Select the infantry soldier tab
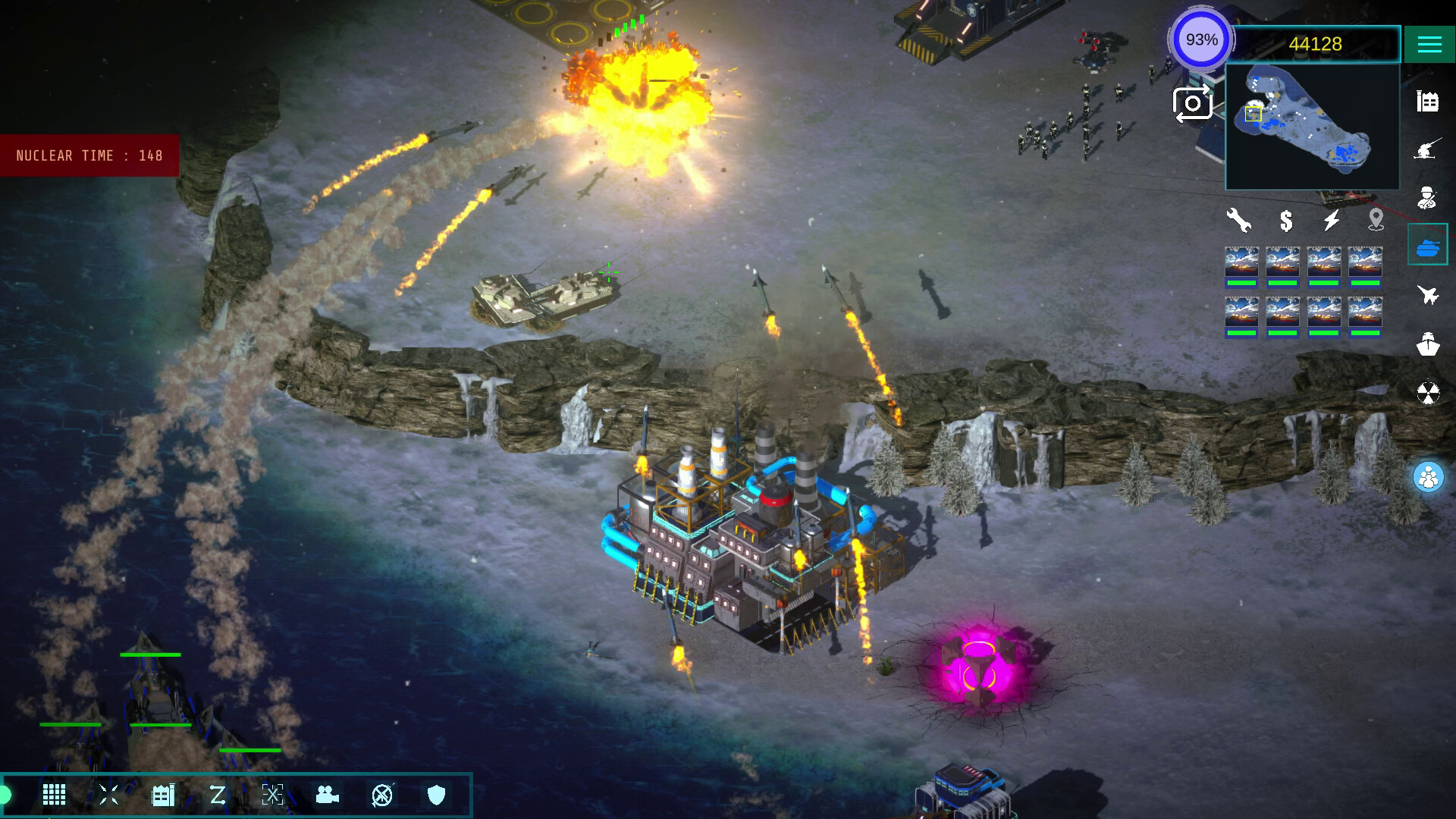Image resolution: width=1456 pixels, height=819 pixels. tap(1428, 197)
